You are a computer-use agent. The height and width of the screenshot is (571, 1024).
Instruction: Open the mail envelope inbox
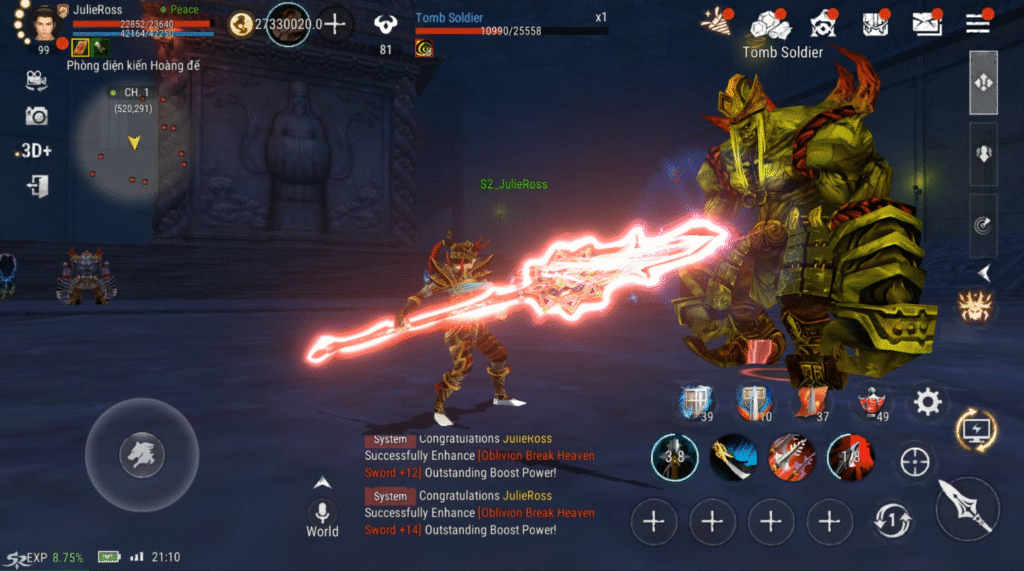coord(927,22)
